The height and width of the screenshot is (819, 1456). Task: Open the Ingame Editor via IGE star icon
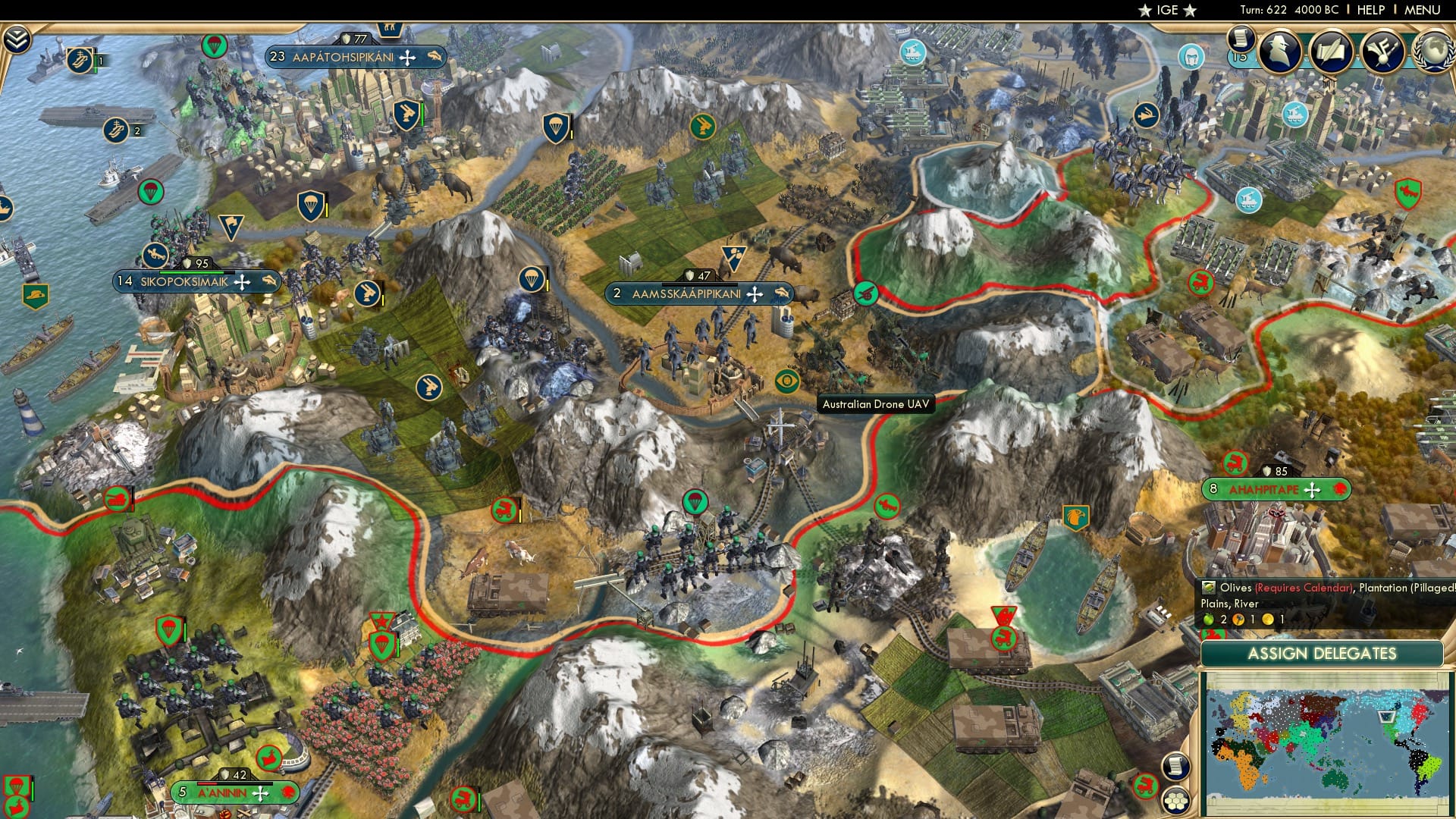[1169, 11]
